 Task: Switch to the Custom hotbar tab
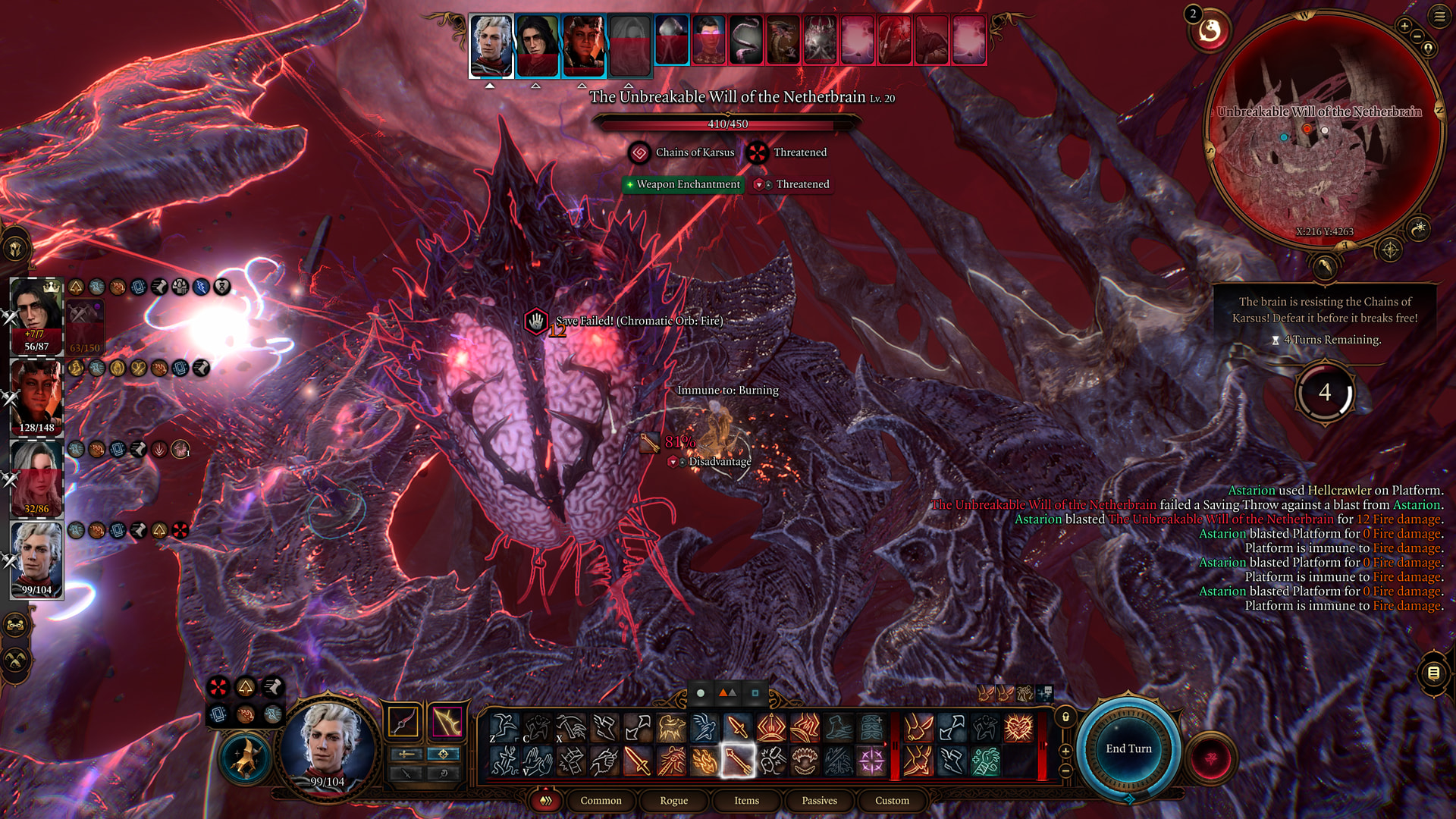892,801
